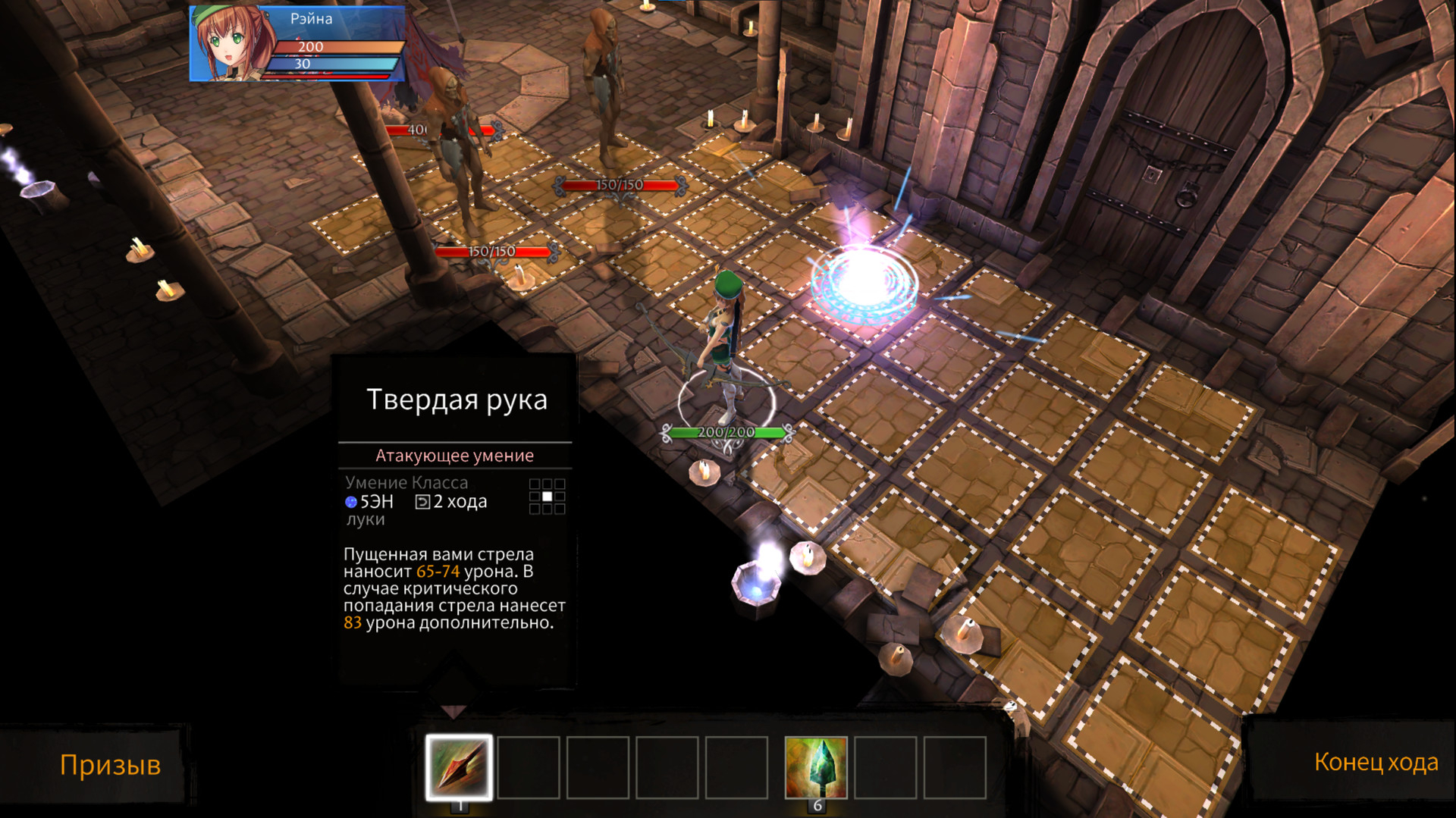Select Рэйна's character portrait

[230, 44]
